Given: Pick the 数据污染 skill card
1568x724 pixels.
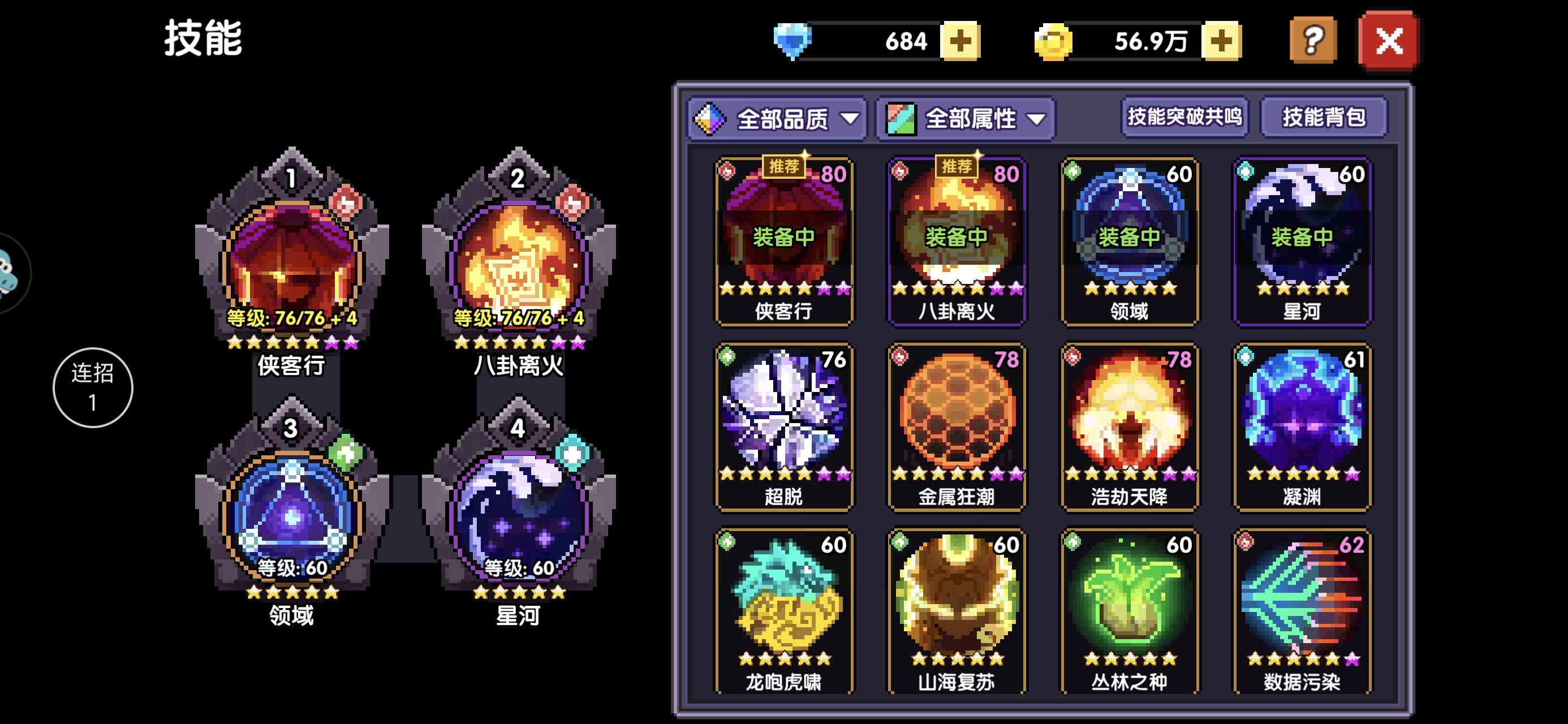Looking at the screenshot, I should pyautogui.click(x=1302, y=611).
